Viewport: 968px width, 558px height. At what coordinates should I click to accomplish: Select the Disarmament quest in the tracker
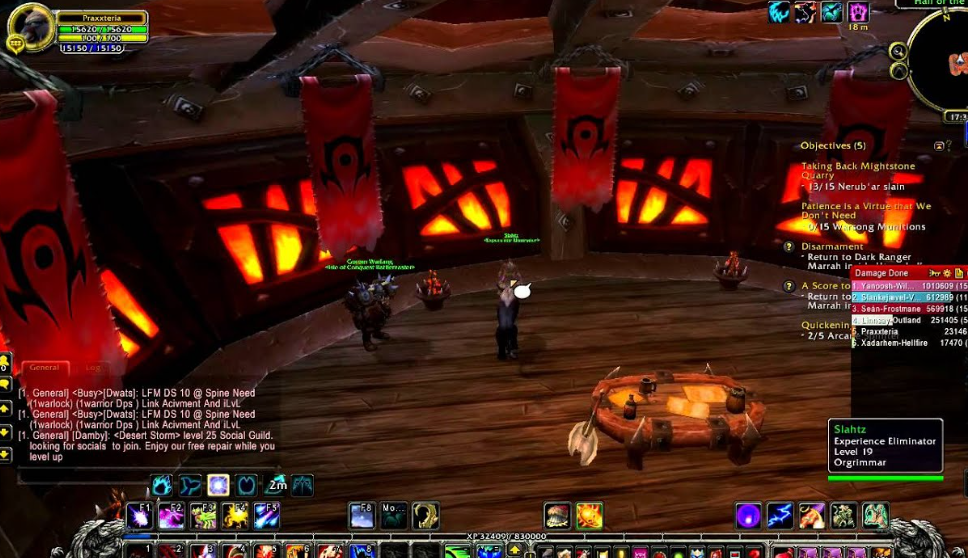832,246
